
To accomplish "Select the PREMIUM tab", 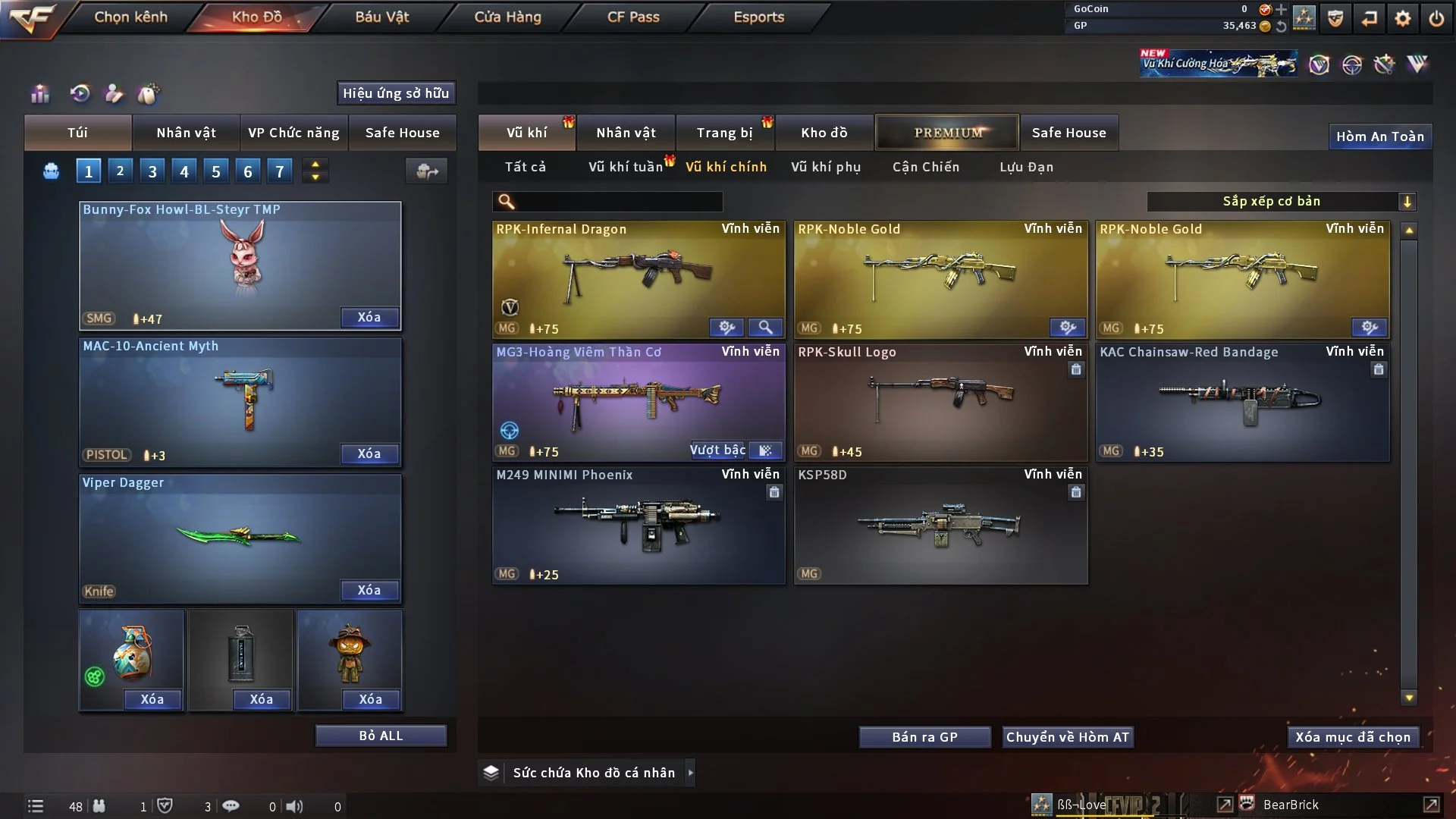I will tap(947, 133).
